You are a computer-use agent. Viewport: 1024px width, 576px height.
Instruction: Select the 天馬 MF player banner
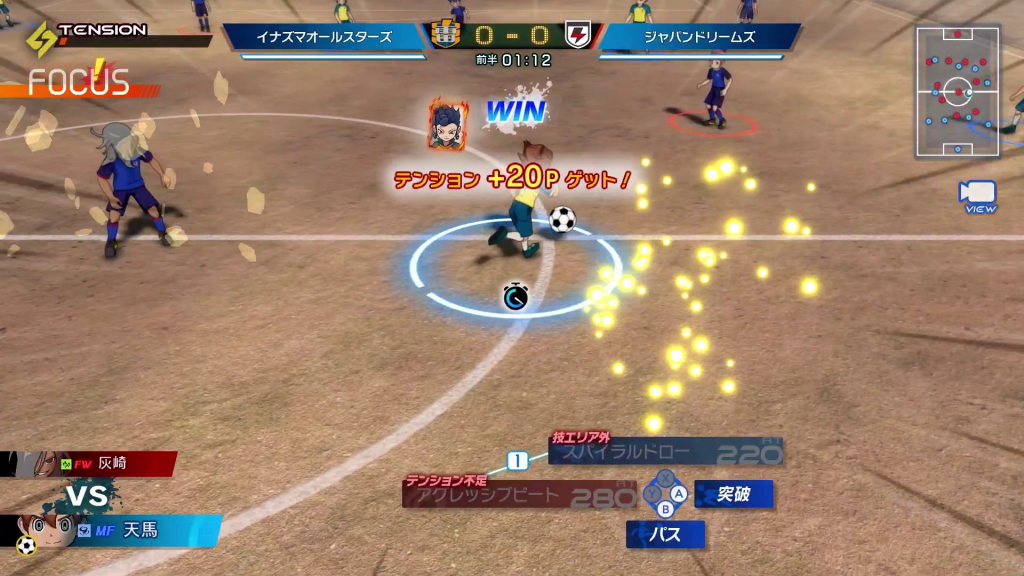(130, 530)
